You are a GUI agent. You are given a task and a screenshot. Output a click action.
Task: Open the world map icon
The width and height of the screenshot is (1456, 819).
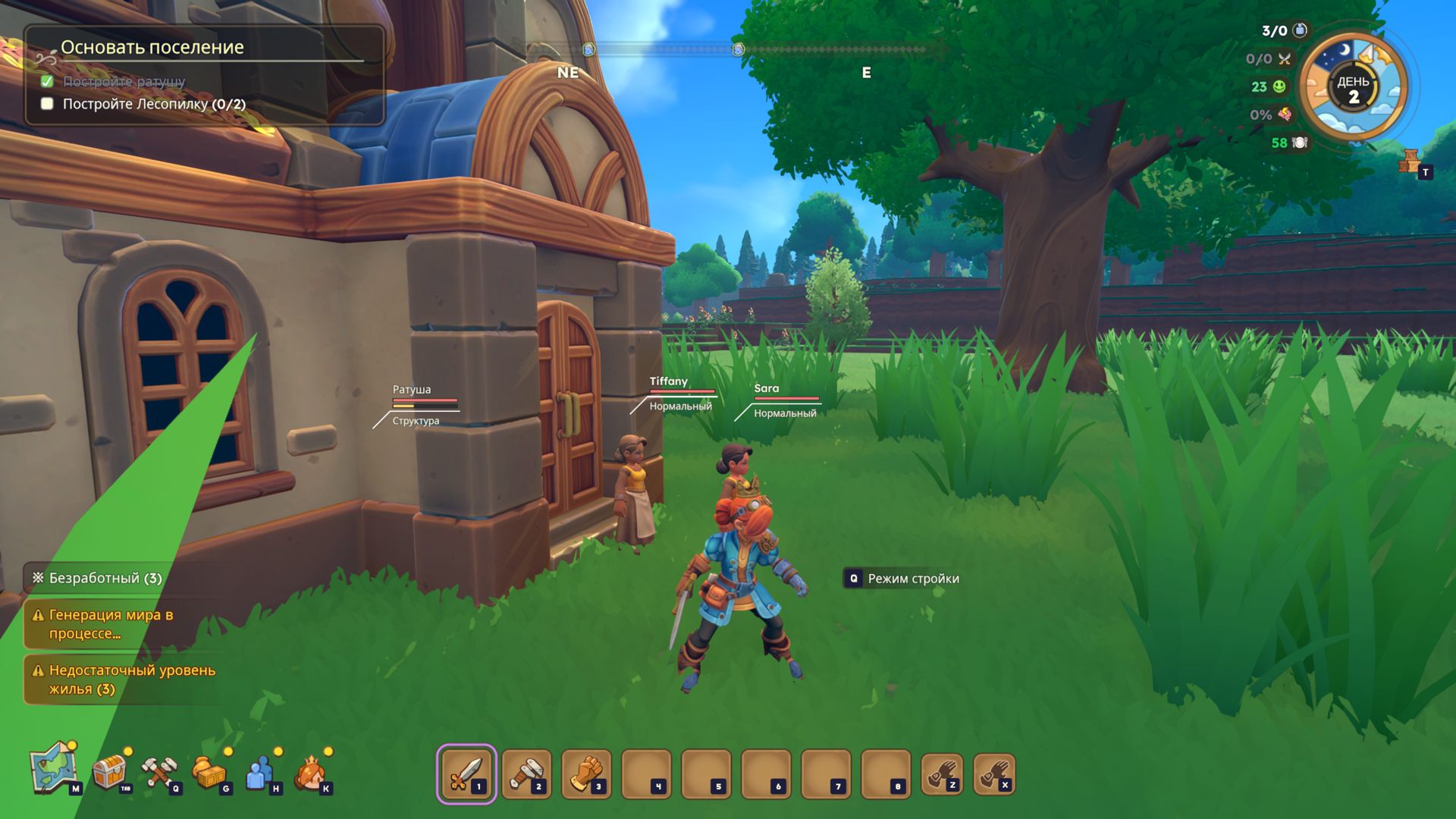click(54, 769)
